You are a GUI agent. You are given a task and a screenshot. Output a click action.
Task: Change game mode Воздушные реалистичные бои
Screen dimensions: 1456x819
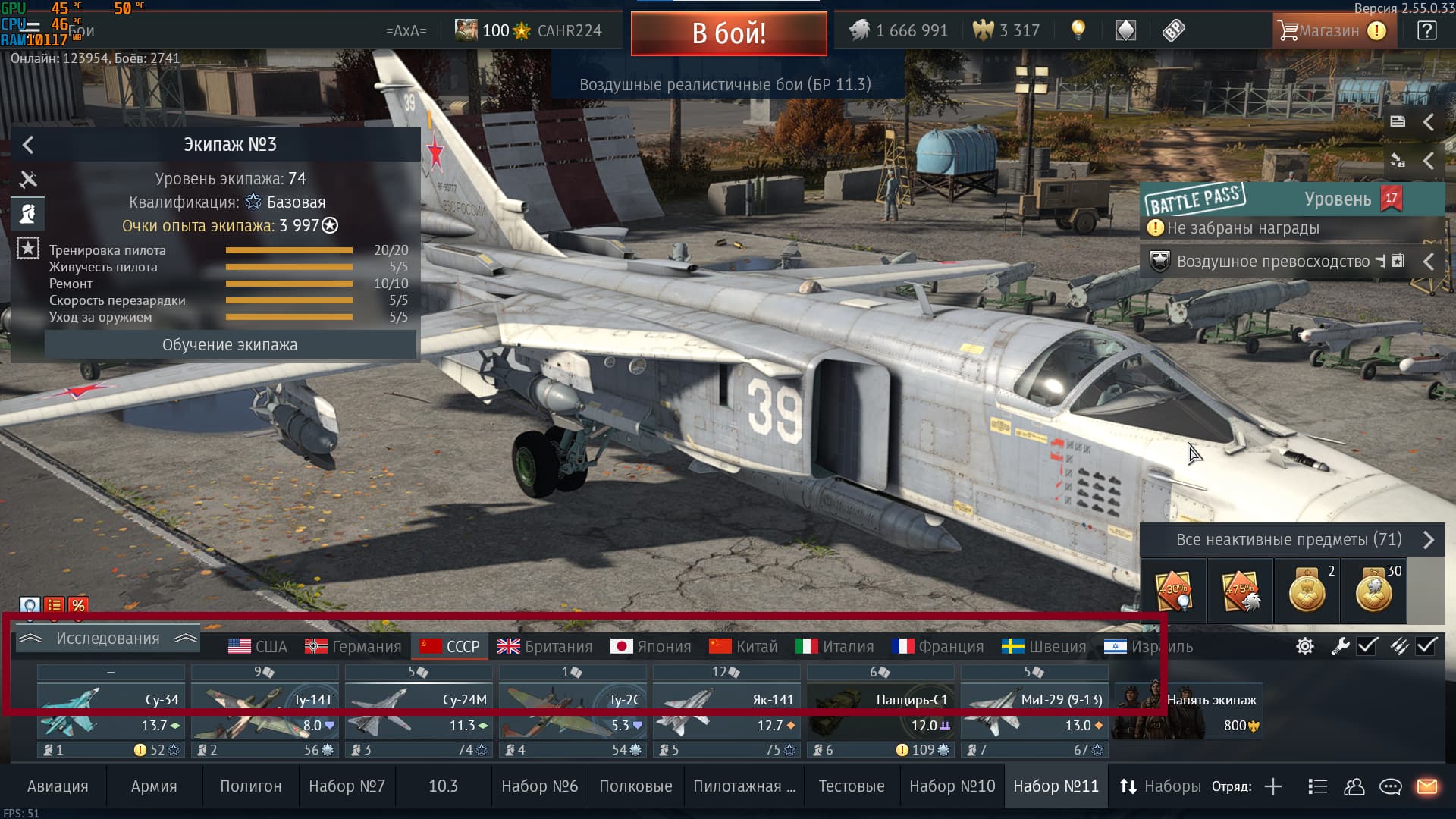click(725, 85)
